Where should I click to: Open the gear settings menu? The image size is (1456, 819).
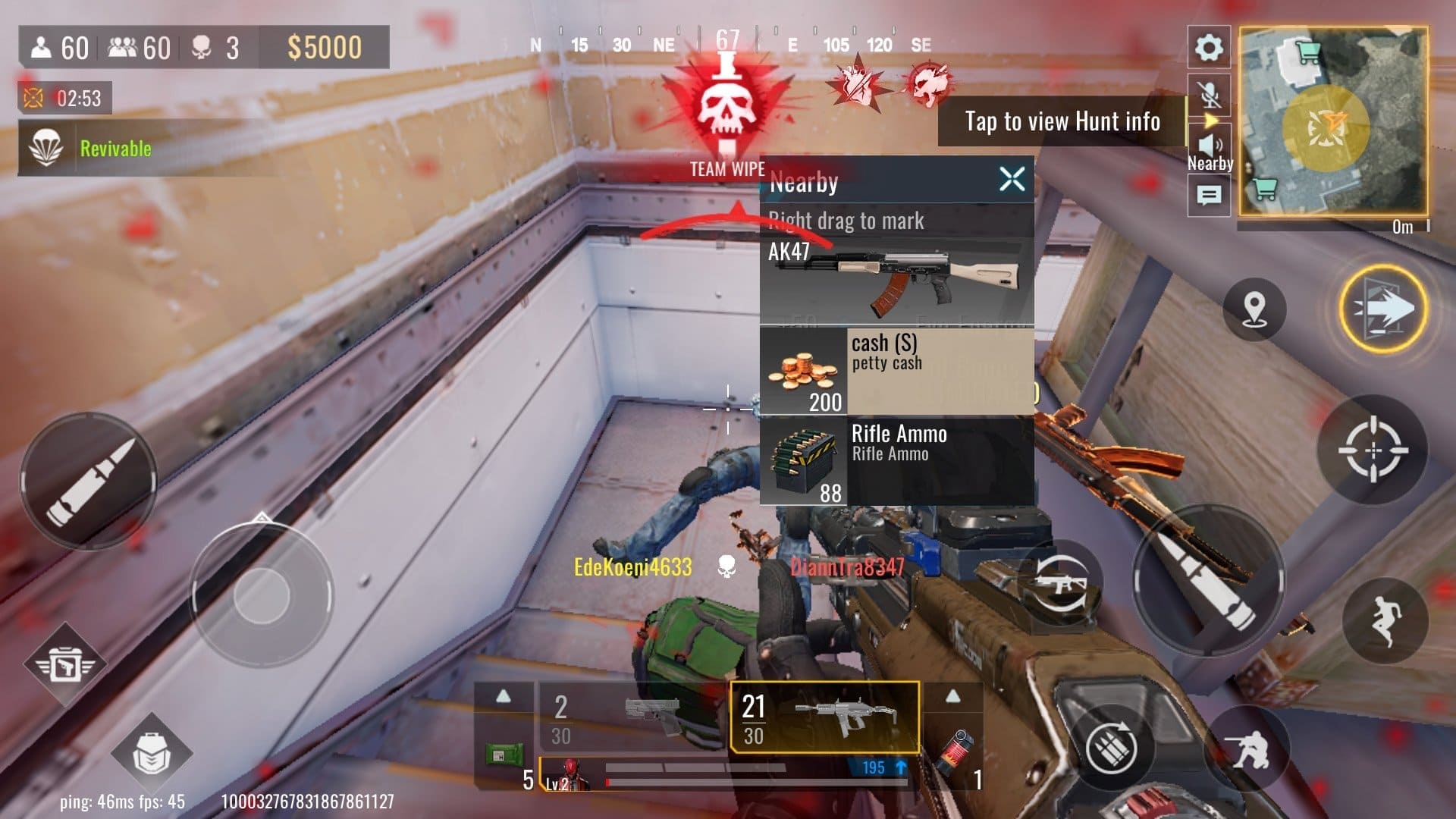click(x=1208, y=48)
